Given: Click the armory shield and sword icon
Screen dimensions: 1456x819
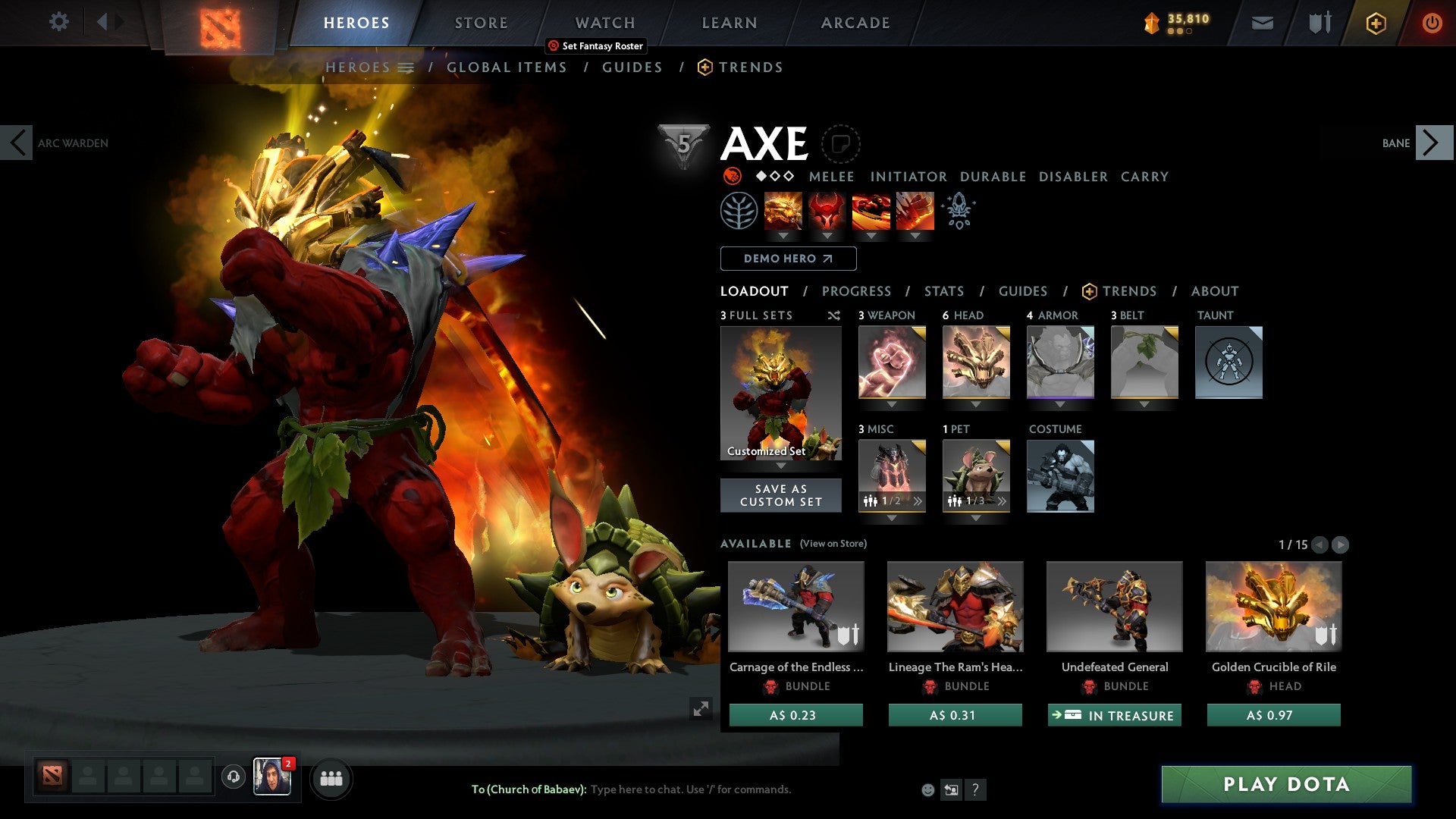Looking at the screenshot, I should (1318, 22).
